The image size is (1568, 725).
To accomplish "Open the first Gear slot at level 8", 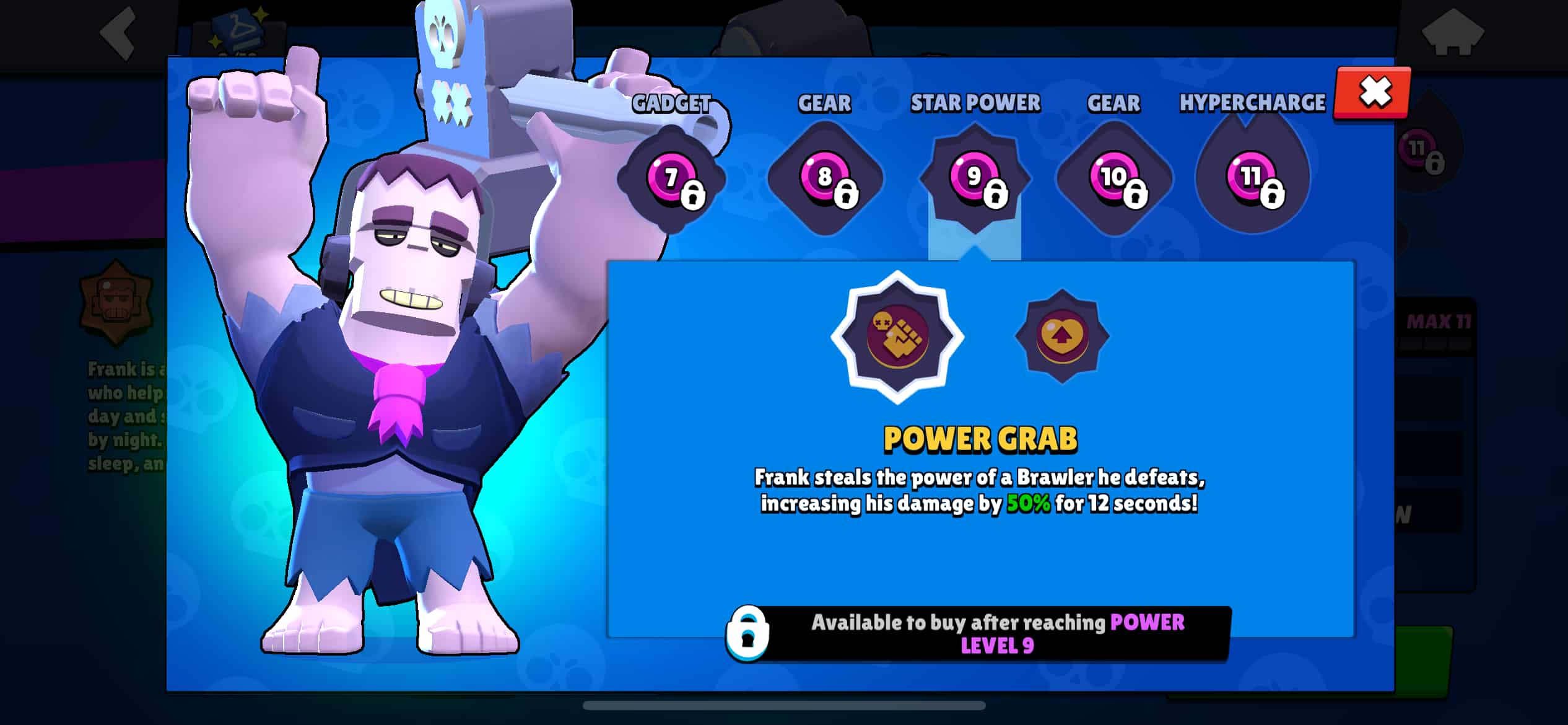I will 824,180.
